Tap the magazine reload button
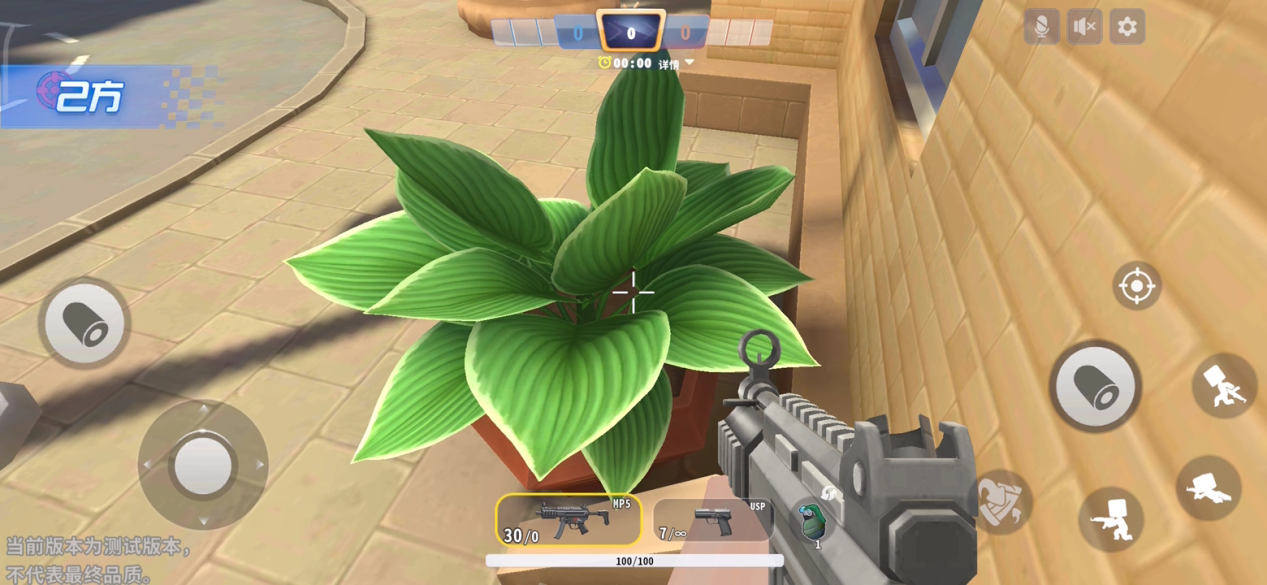1267x585 pixels. [x=1001, y=500]
